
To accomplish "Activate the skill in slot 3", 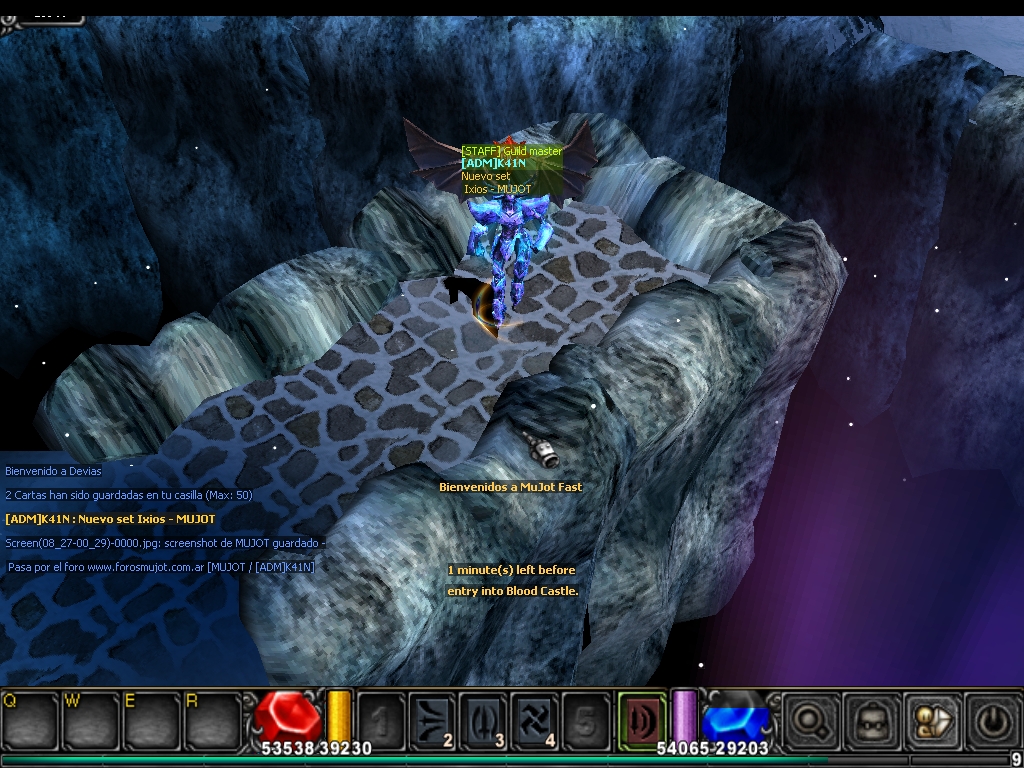I will pyautogui.click(x=483, y=718).
